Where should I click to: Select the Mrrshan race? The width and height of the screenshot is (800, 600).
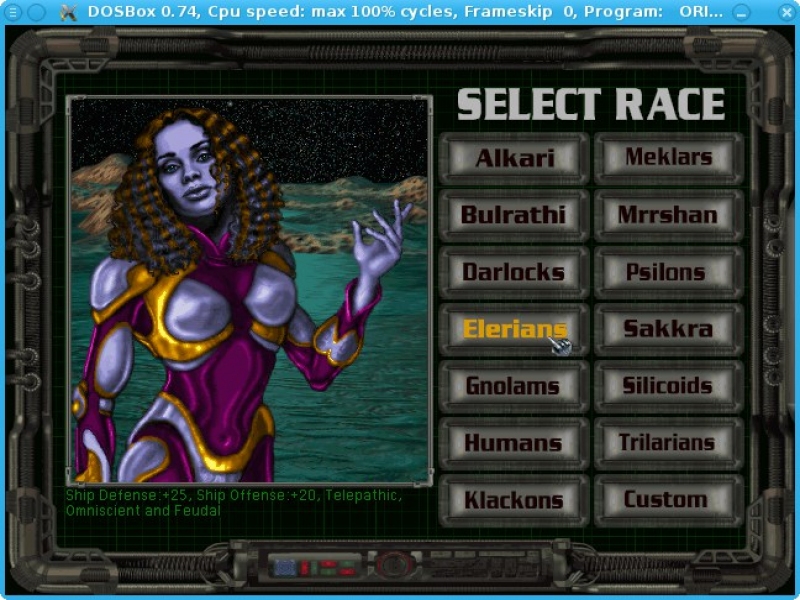pos(668,215)
